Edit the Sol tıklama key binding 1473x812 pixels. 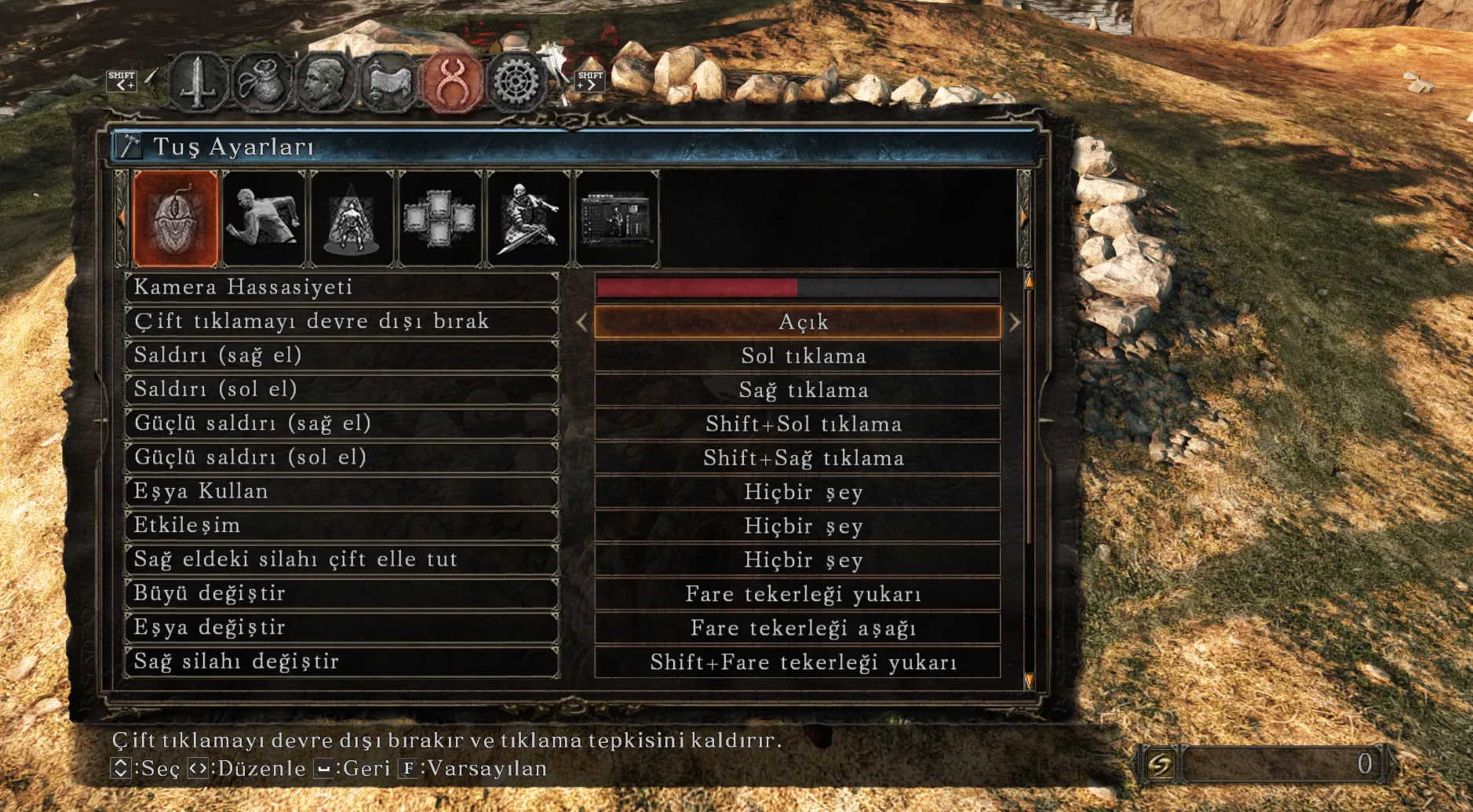797,356
